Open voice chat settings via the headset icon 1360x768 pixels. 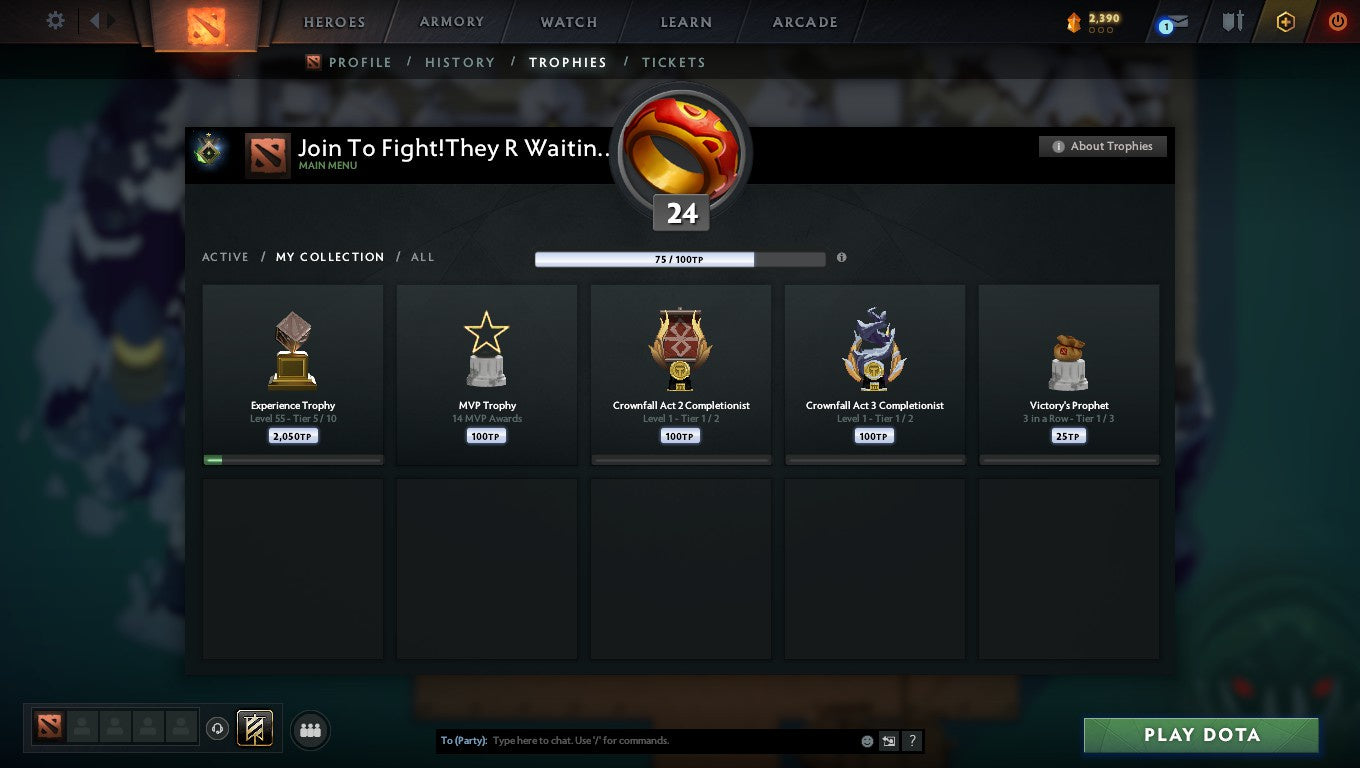point(218,729)
